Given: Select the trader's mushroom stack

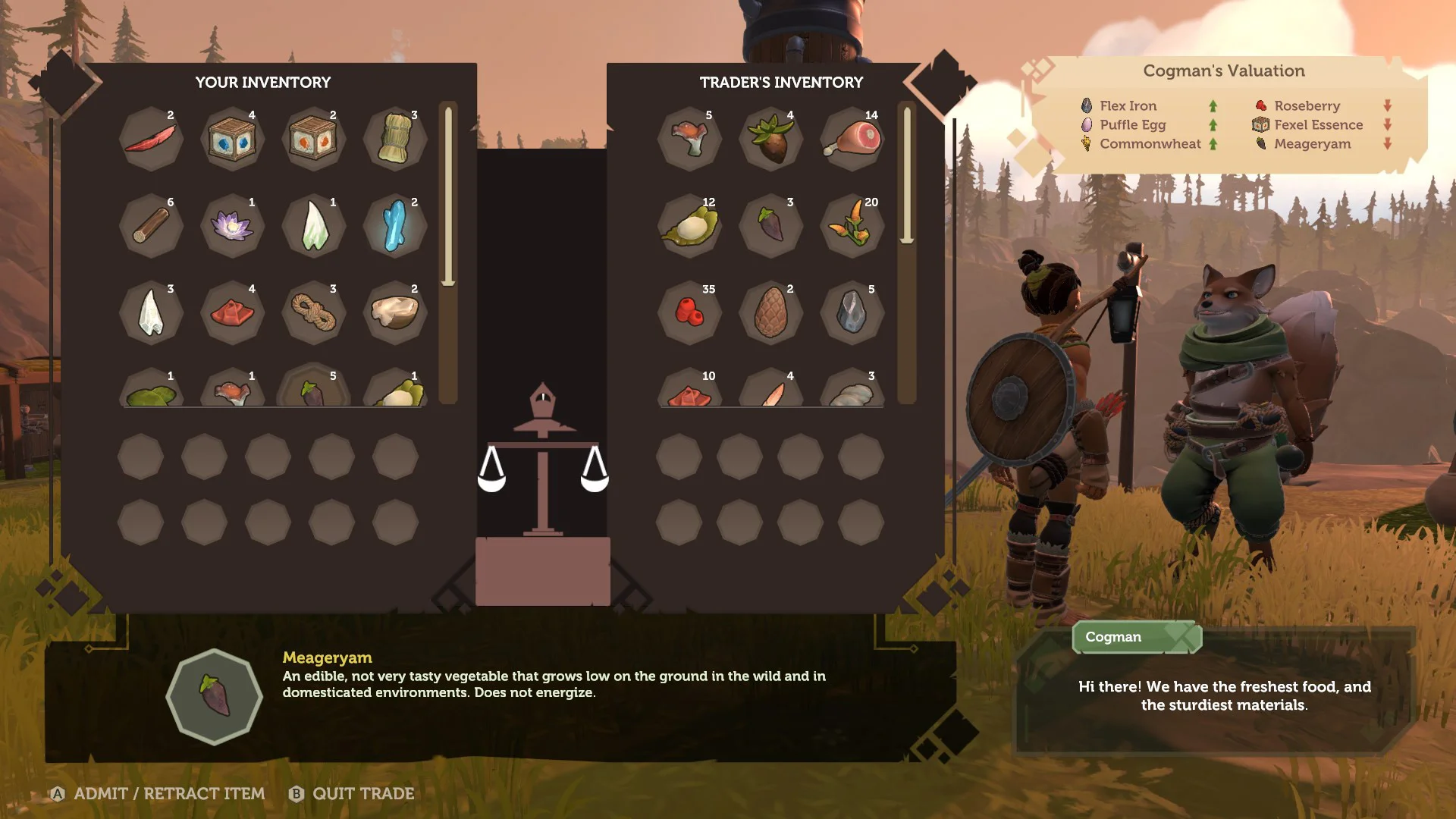Looking at the screenshot, I should (x=689, y=140).
